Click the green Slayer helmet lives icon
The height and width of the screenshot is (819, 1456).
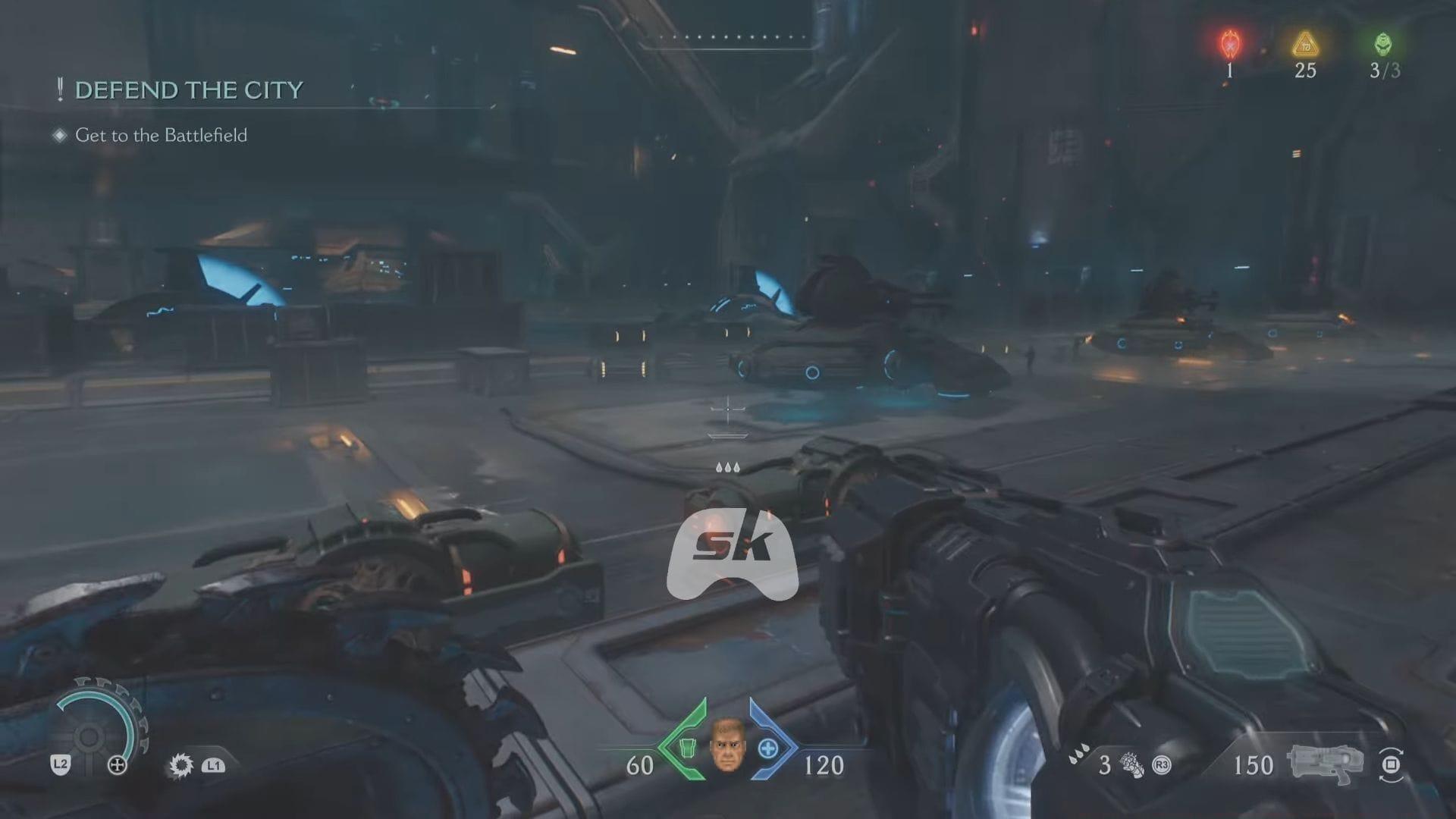pyautogui.click(x=1383, y=45)
